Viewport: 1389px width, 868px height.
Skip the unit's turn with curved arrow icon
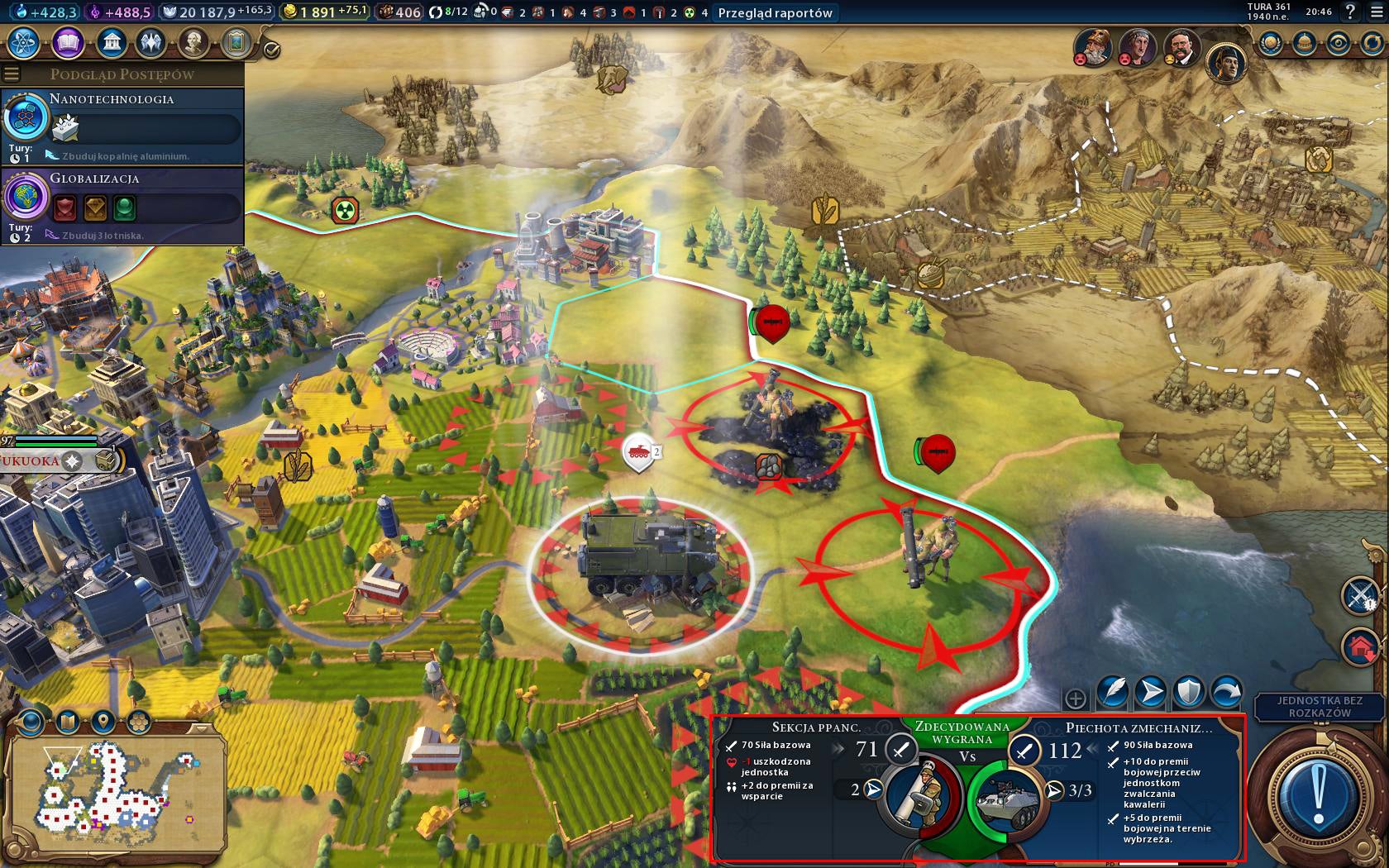coord(1226,693)
